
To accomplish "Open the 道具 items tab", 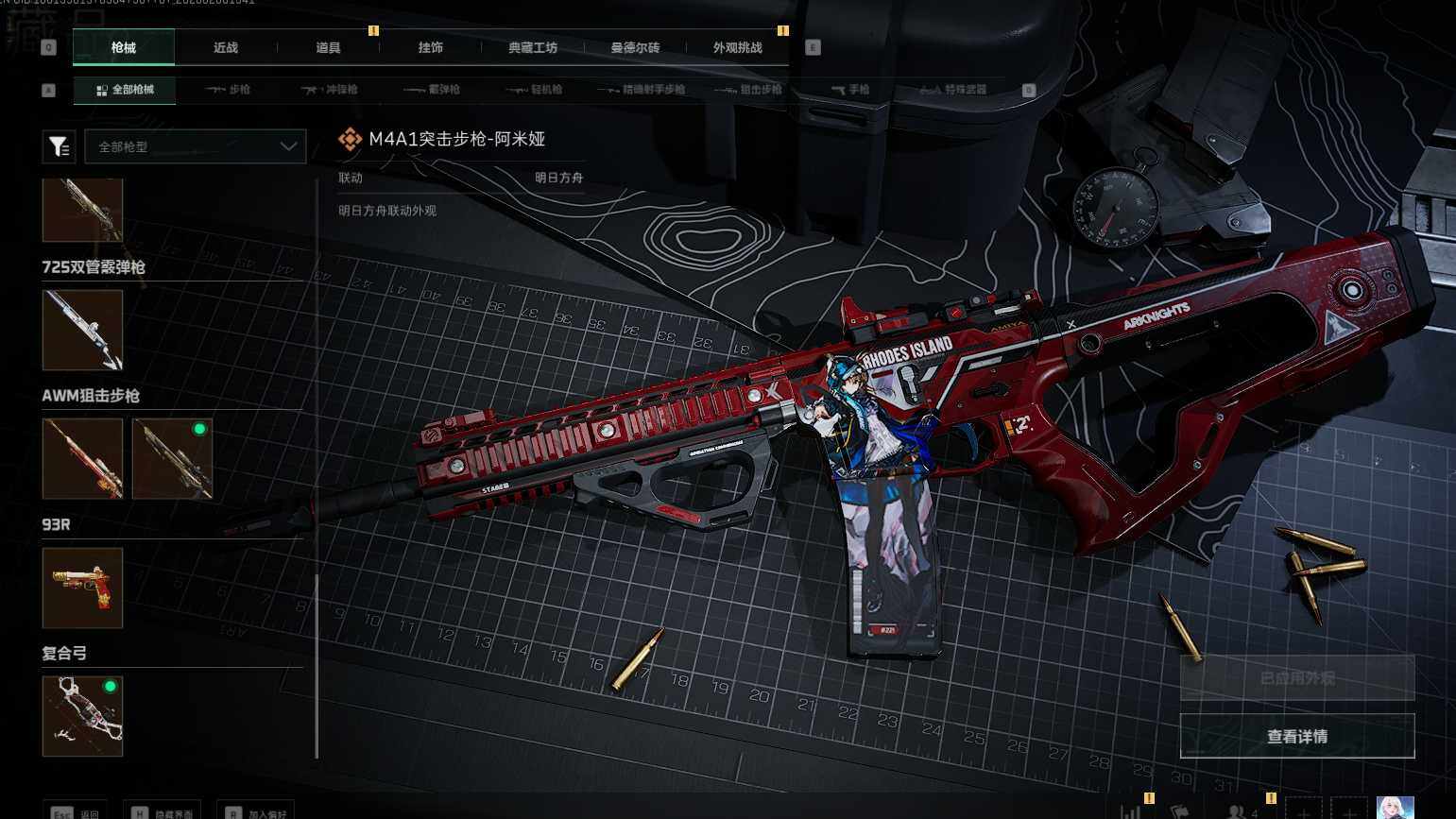I will [328, 47].
